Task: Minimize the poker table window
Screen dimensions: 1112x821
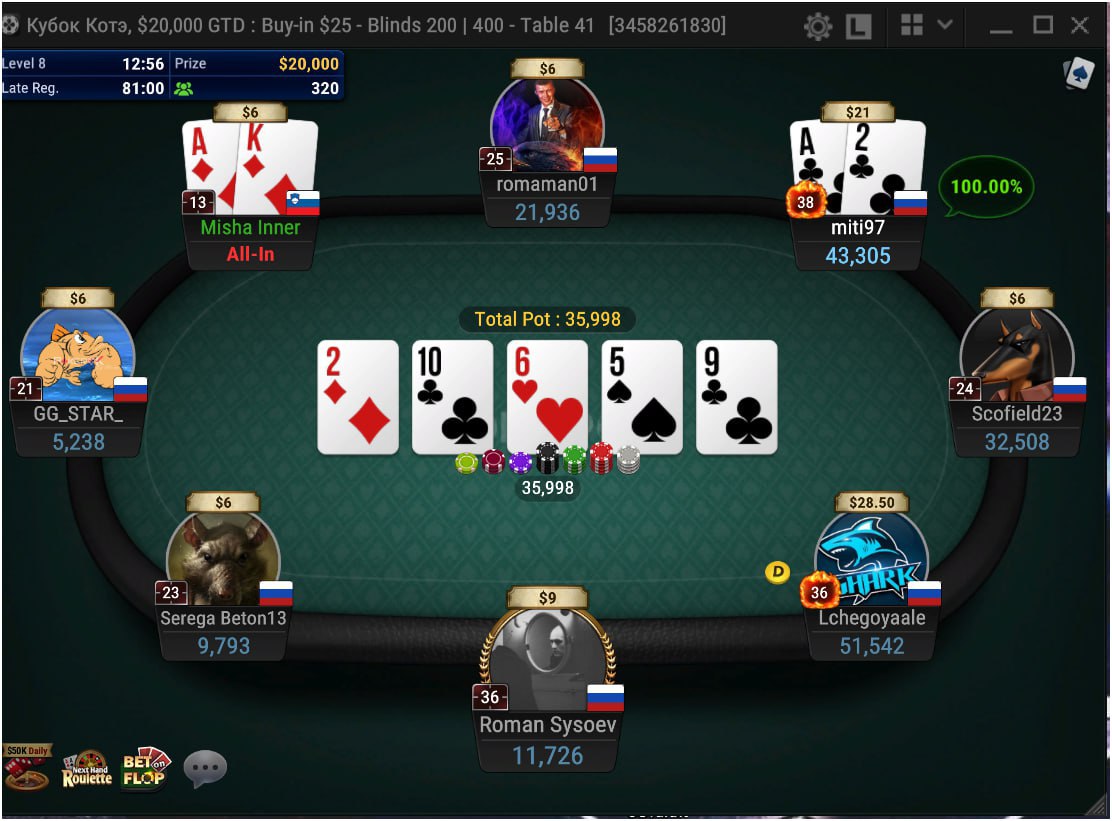Action: pos(1001,26)
